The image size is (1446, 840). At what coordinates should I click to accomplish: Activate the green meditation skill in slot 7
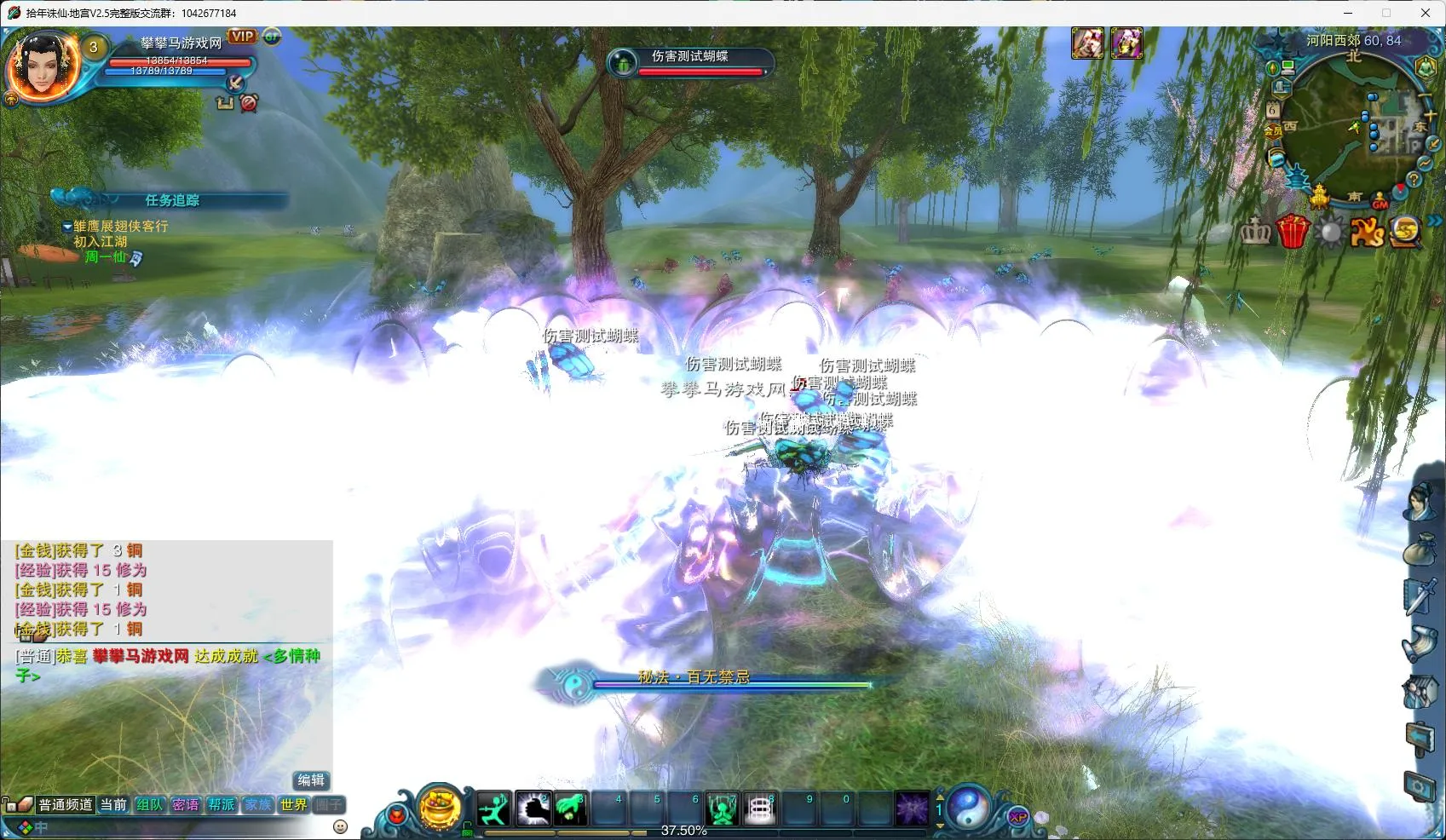(722, 808)
